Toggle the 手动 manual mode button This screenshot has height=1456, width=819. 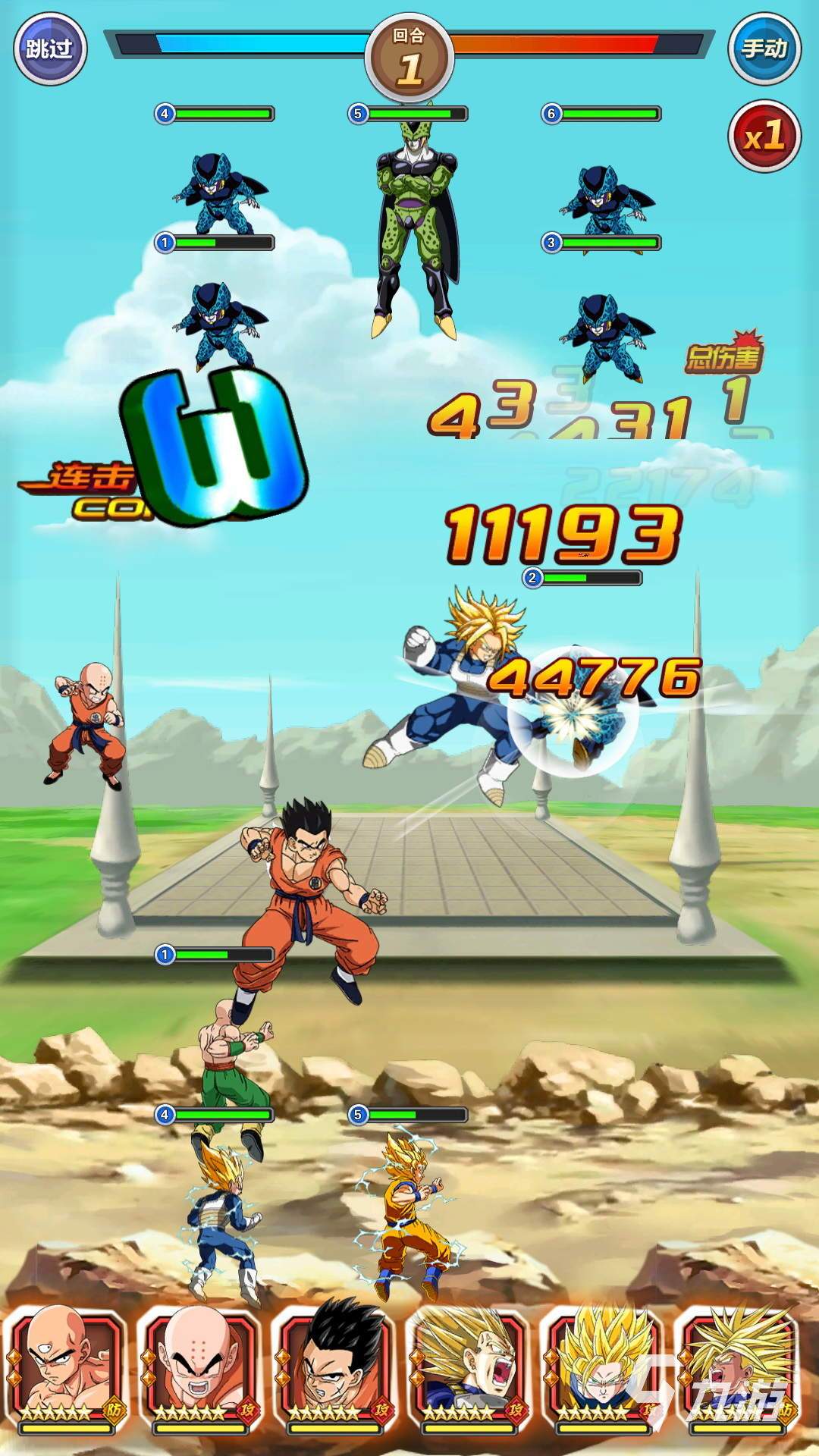(764, 50)
